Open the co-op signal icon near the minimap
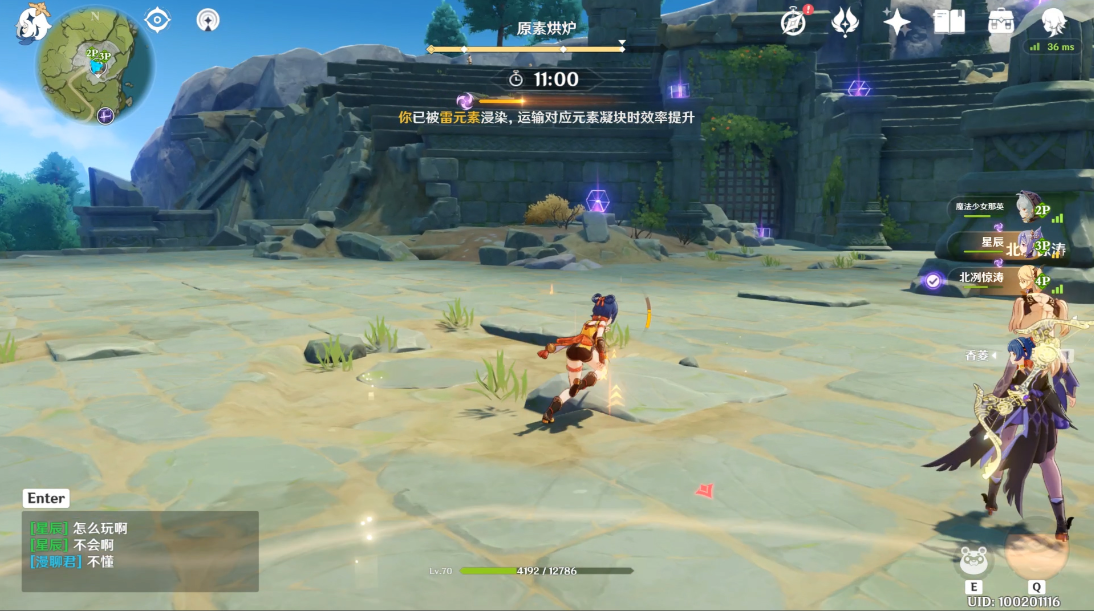1094x611 pixels. pos(208,19)
